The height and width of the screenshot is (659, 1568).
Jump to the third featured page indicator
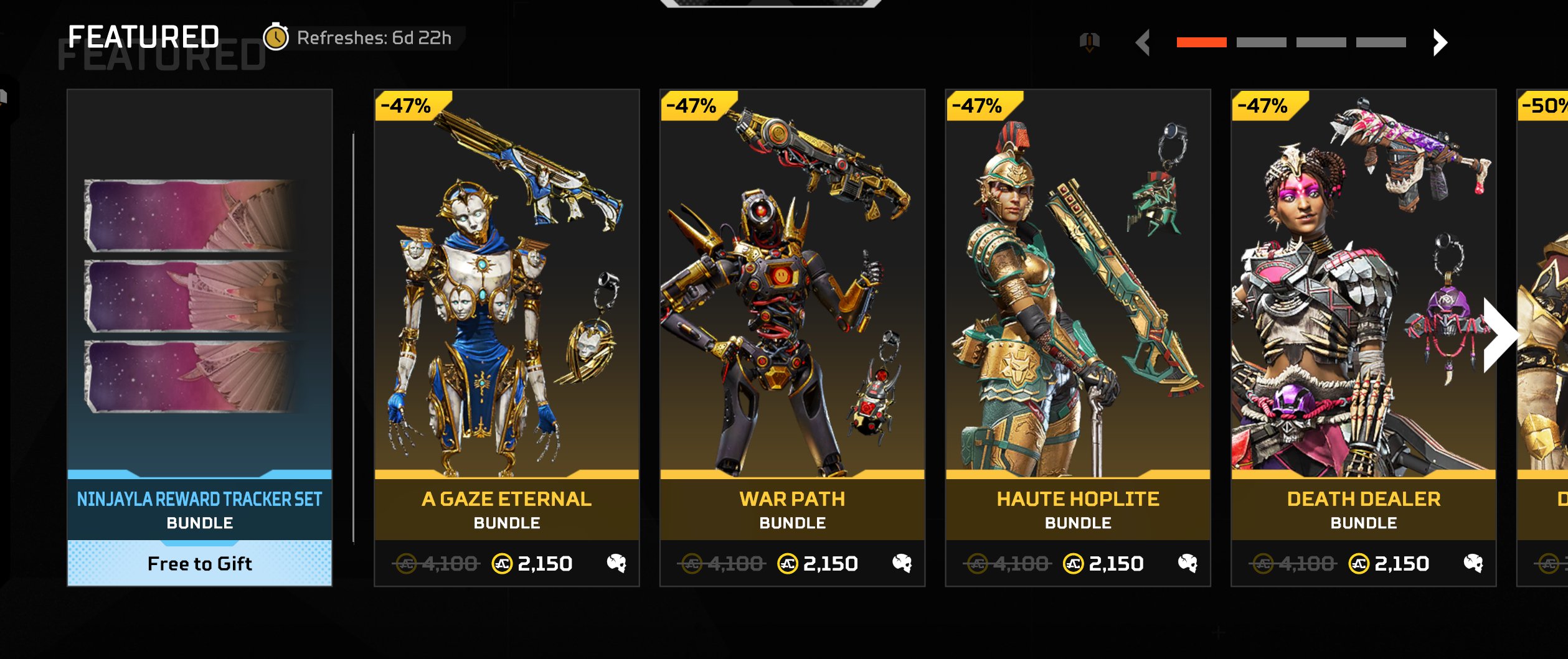[x=1321, y=42]
